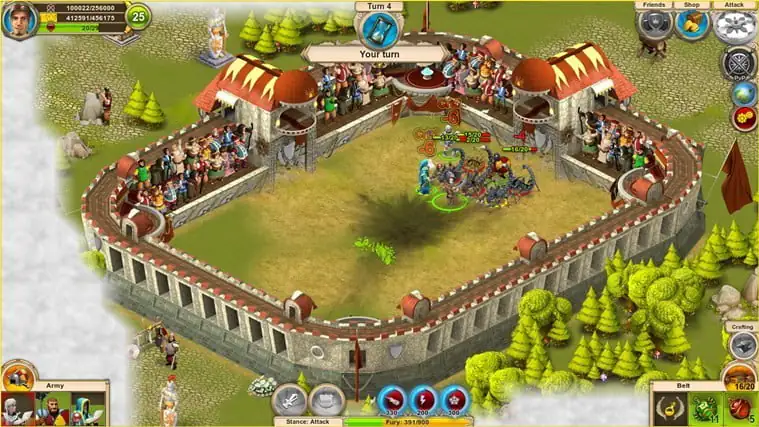Viewport: 759px width, 427px height.
Task: Open the PvP crossed swords button
Action: 738,62
